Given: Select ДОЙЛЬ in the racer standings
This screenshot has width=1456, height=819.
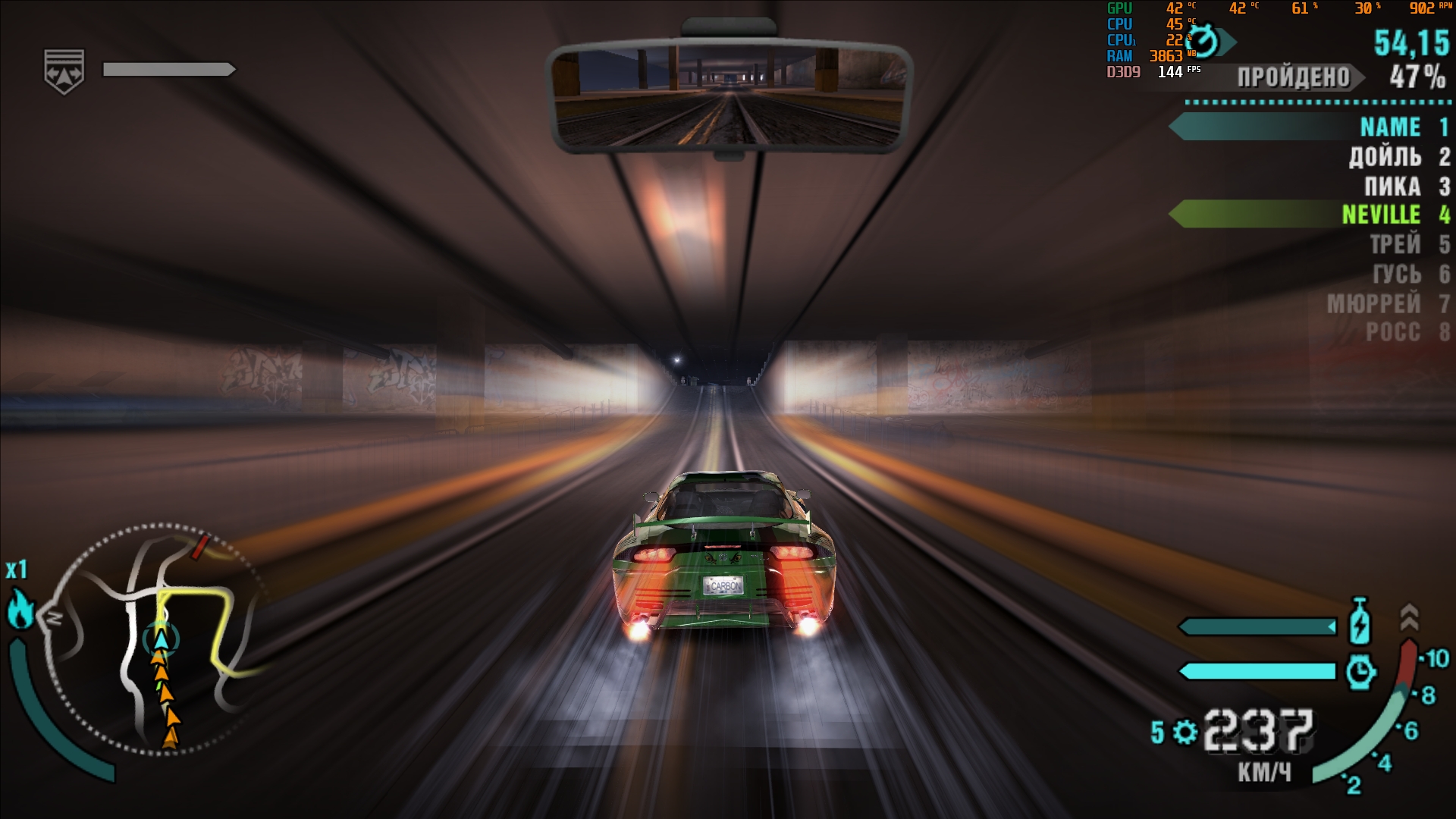Looking at the screenshot, I should 1385,157.
